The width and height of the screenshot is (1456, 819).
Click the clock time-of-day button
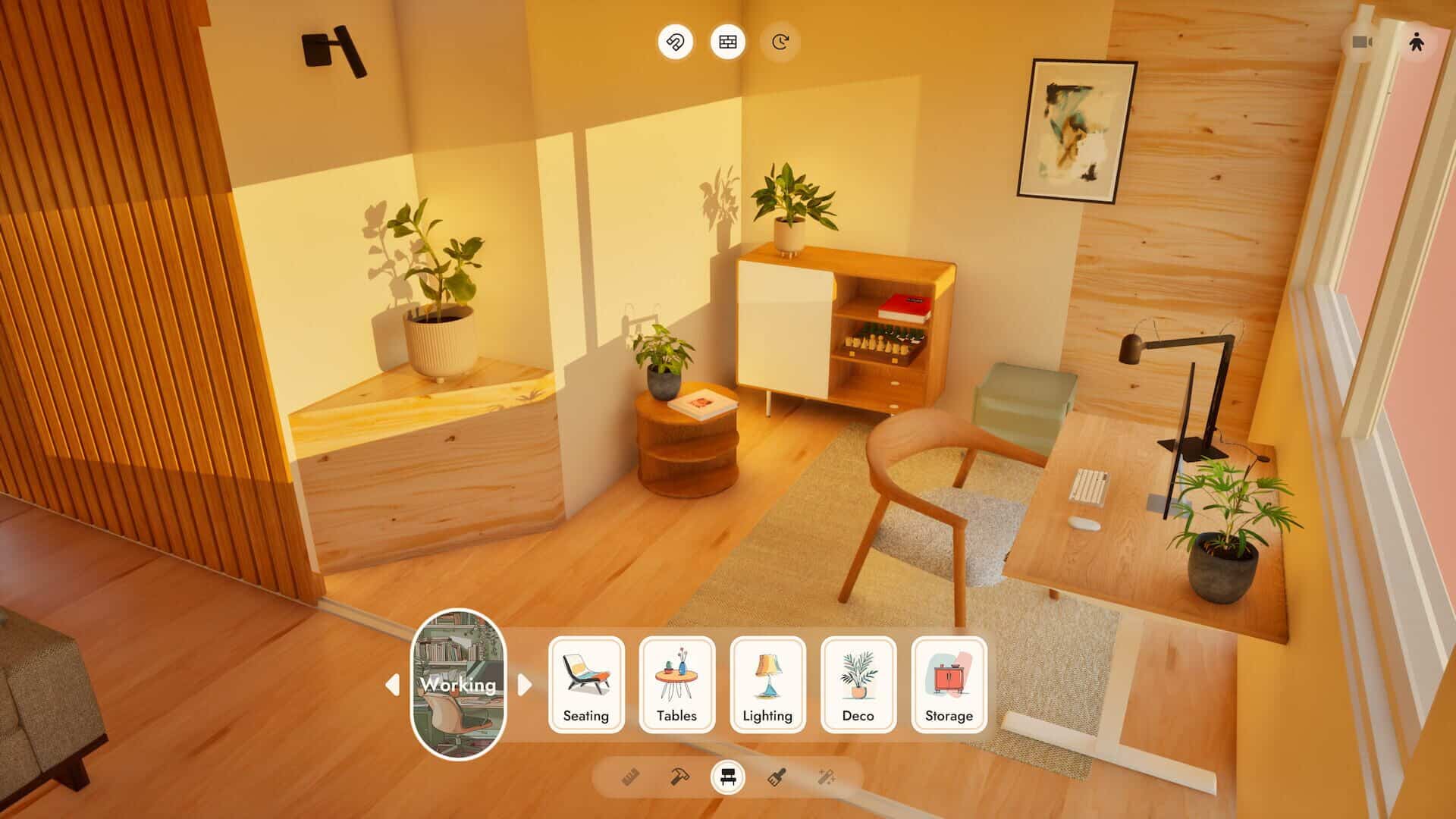coord(780,42)
